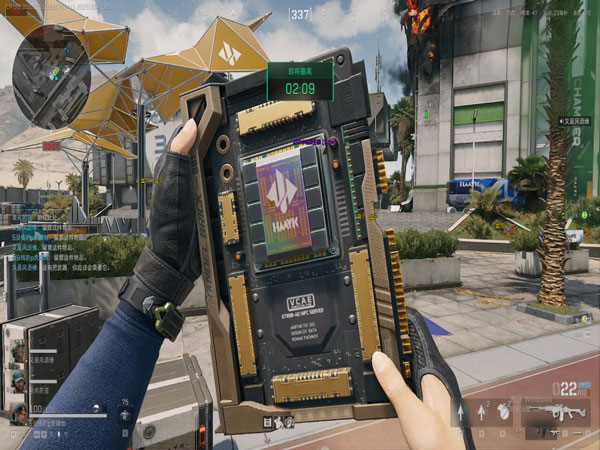Select your own operator portrait
The image size is (600, 450).
pos(17,412)
